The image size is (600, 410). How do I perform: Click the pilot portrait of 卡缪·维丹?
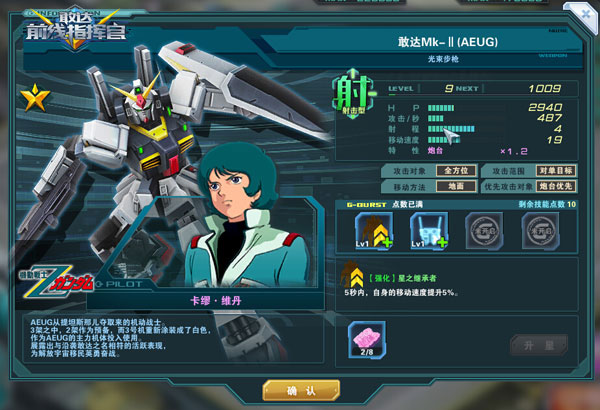(x=240, y=230)
